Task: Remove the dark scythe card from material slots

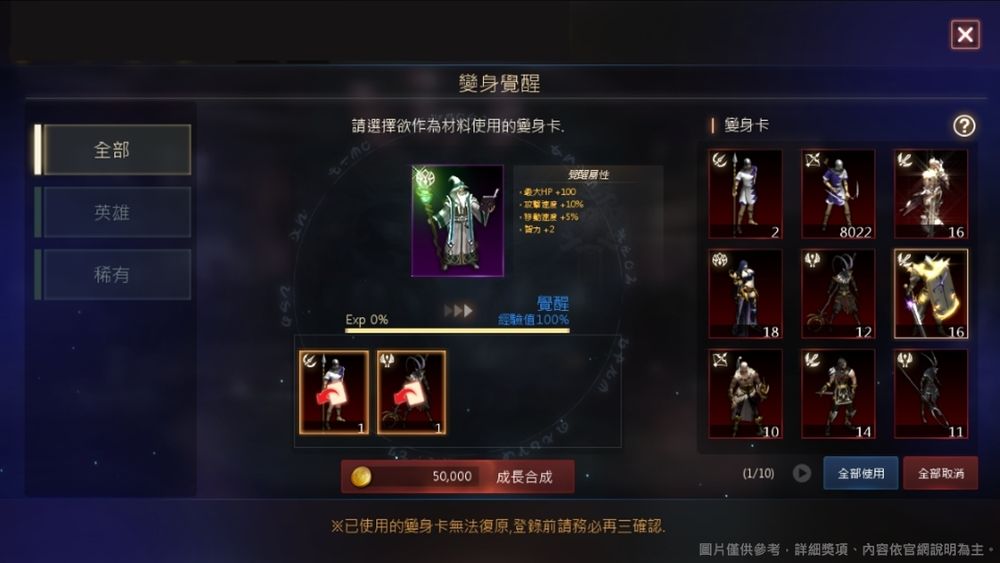Action: [411, 391]
